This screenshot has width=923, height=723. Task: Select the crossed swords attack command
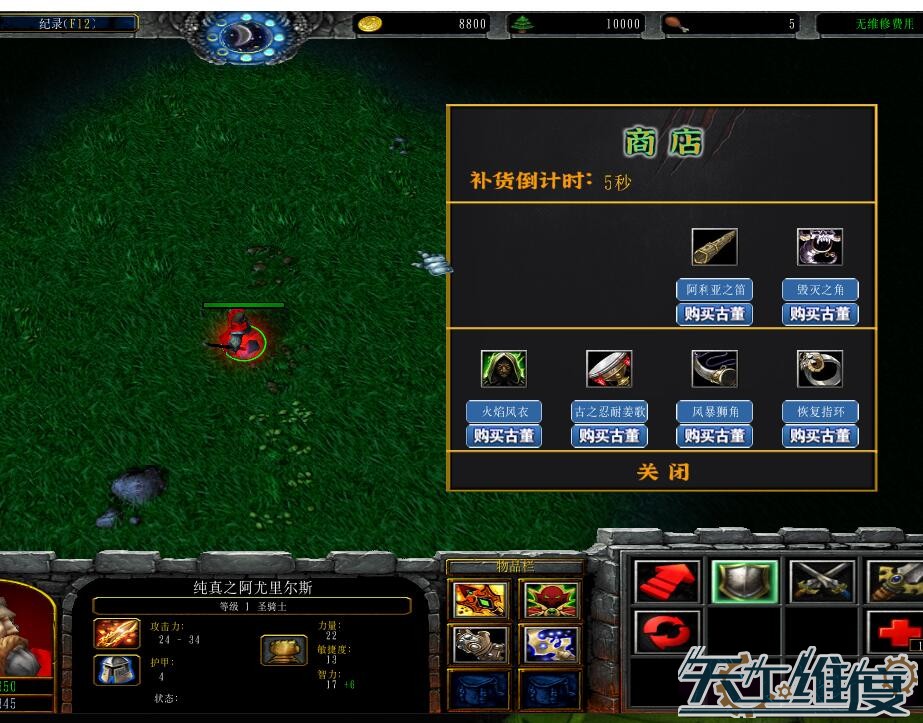click(x=822, y=582)
